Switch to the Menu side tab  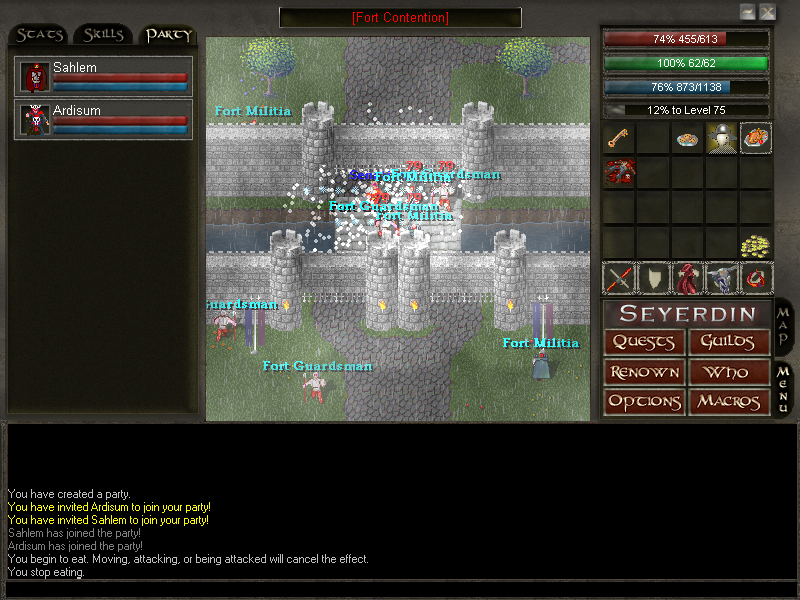click(783, 388)
